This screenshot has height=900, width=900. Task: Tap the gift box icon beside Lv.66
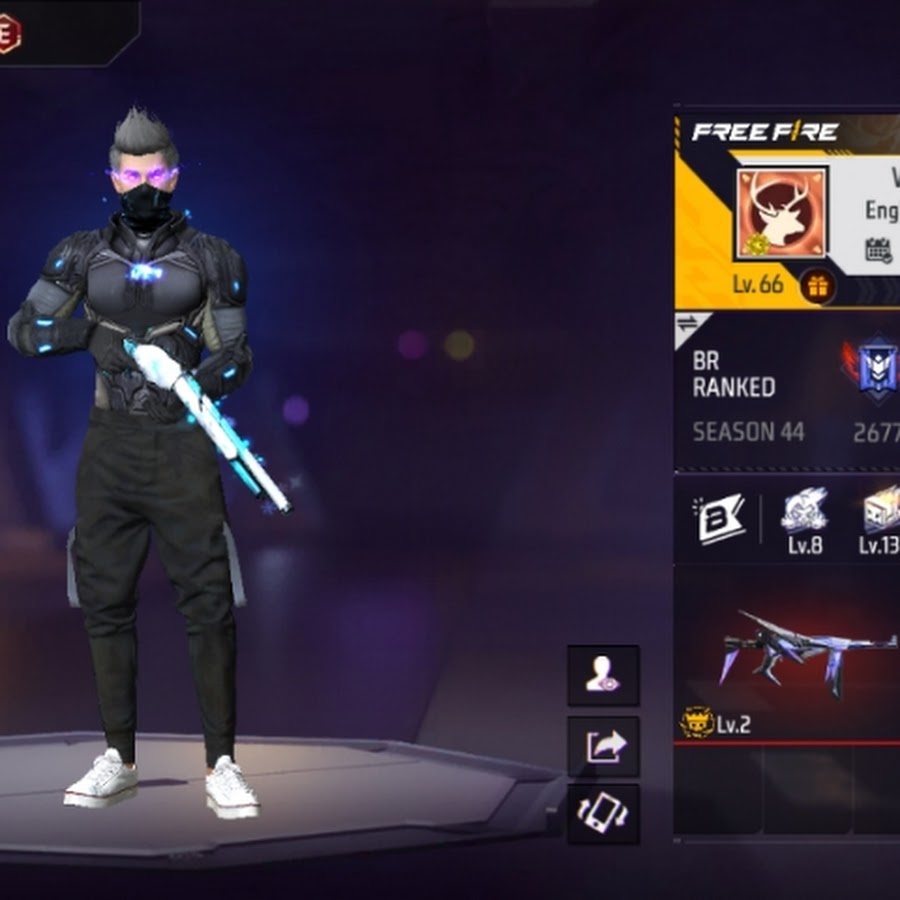point(818,286)
